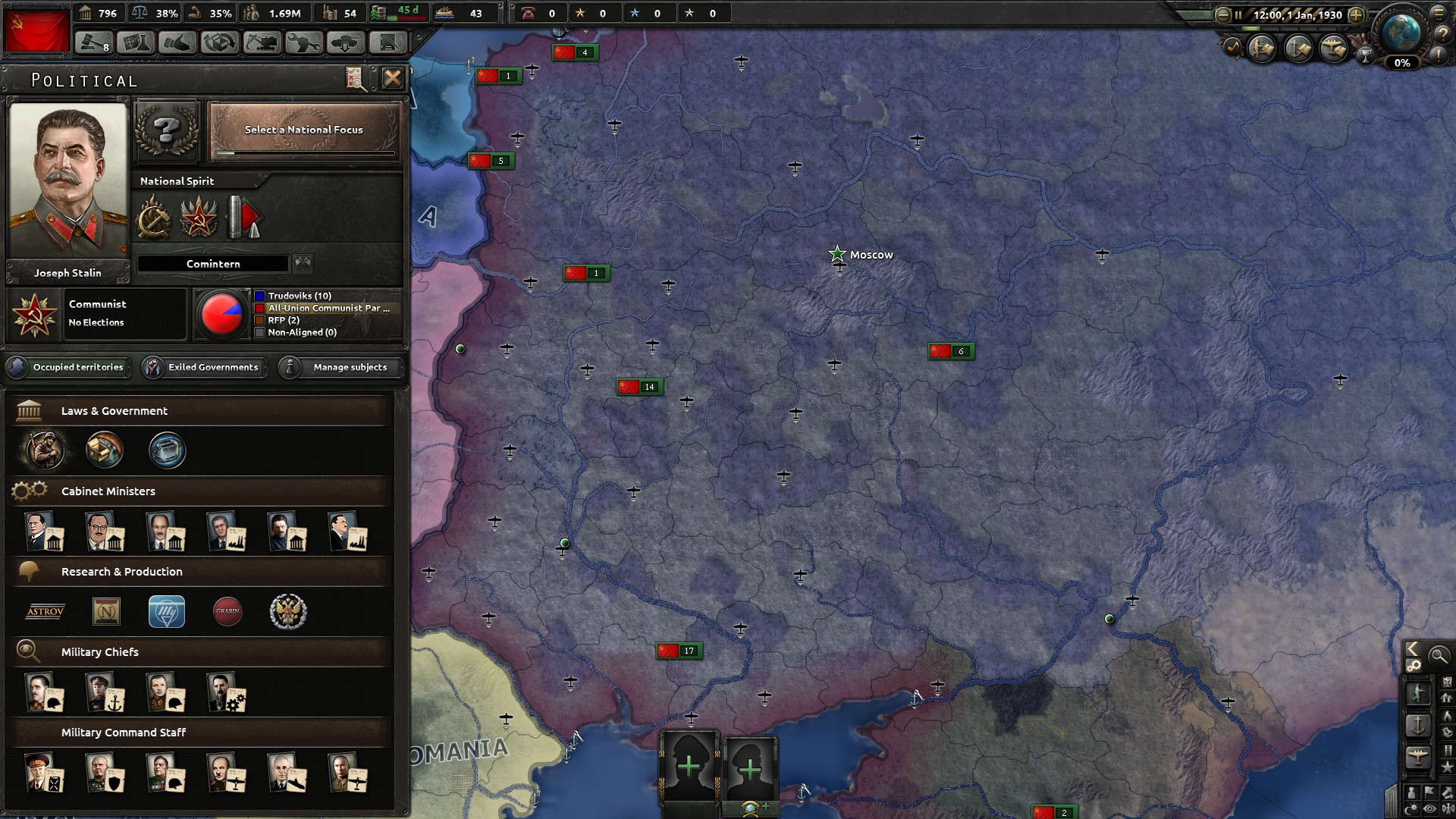Open the Comintern faction details
The image size is (1456, 819).
pos(213,264)
